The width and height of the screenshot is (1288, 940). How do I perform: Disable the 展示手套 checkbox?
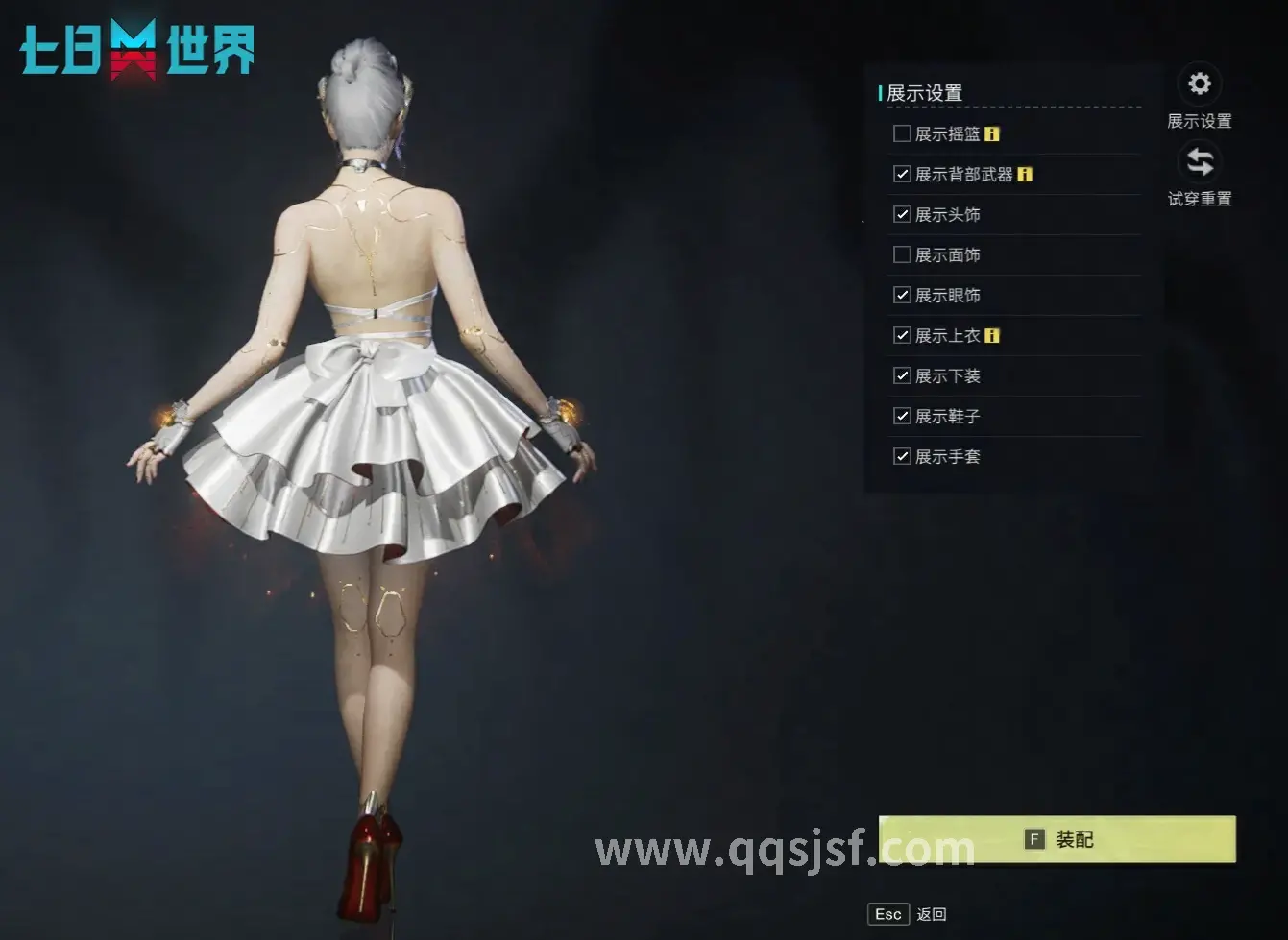[901, 457]
